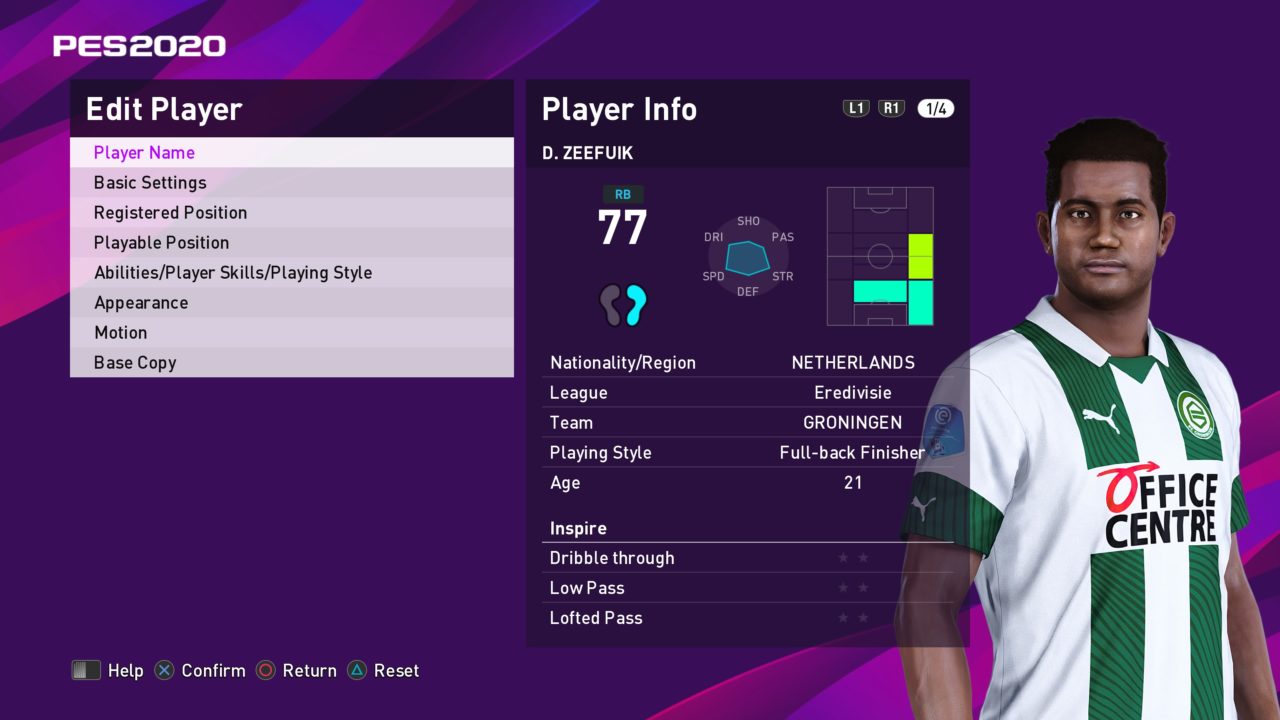Go to the Appearance editor
Image resolution: width=1280 pixels, height=720 pixels.
pos(141,303)
